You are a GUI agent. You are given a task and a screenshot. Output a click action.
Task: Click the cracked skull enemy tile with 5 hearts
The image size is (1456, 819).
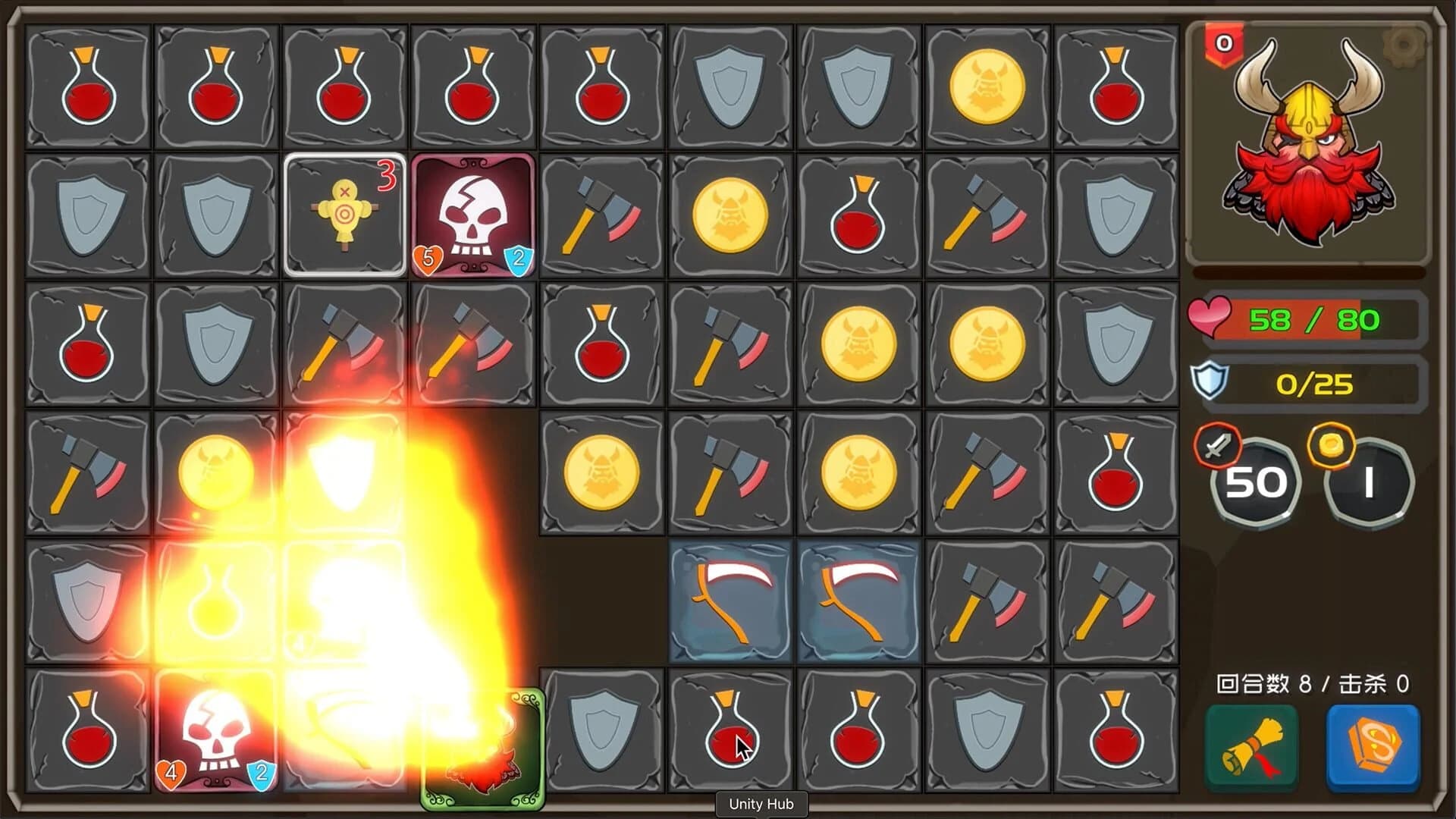pyautogui.click(x=474, y=215)
